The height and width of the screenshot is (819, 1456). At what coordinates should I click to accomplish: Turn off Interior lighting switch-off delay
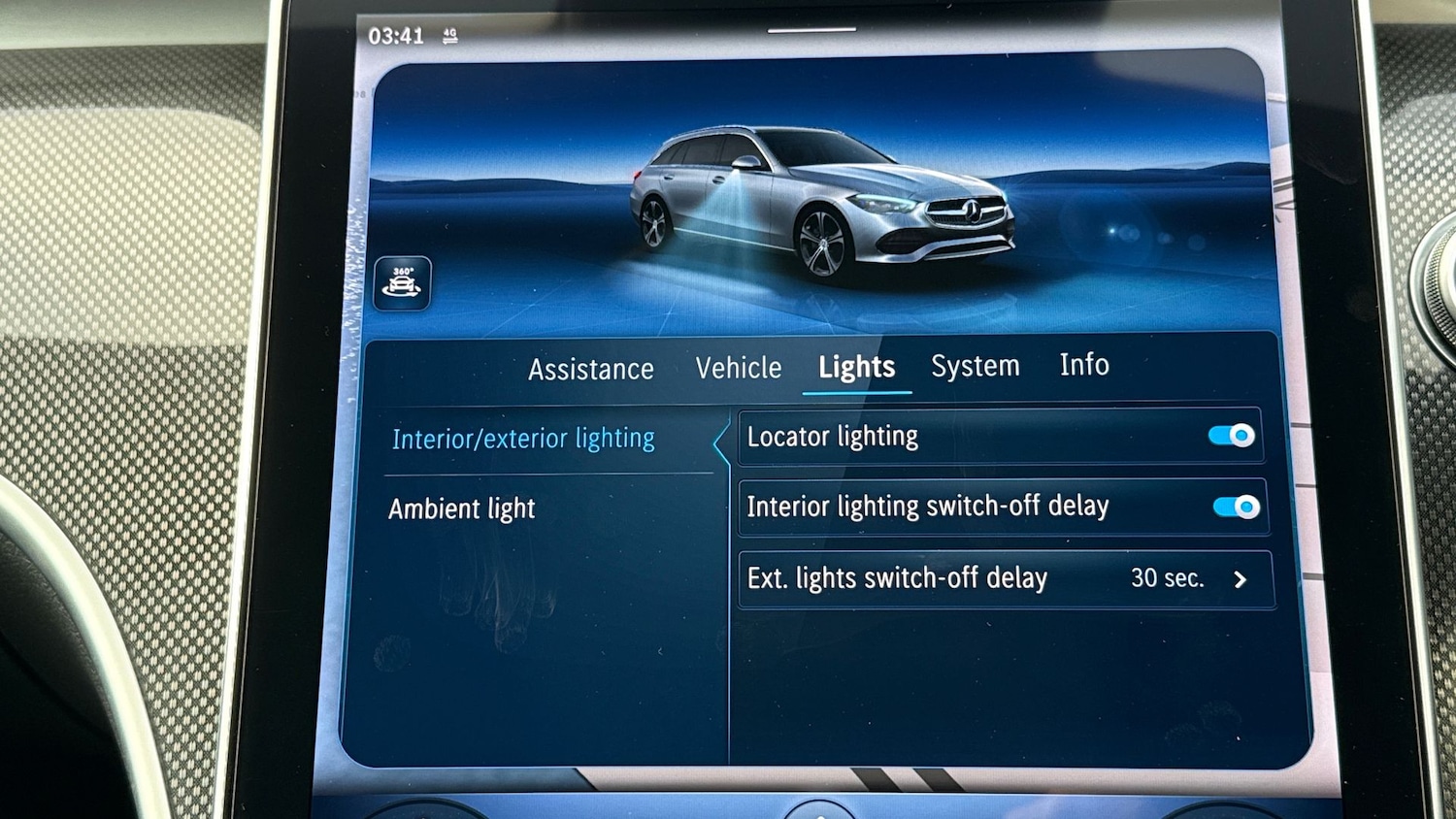click(1234, 506)
